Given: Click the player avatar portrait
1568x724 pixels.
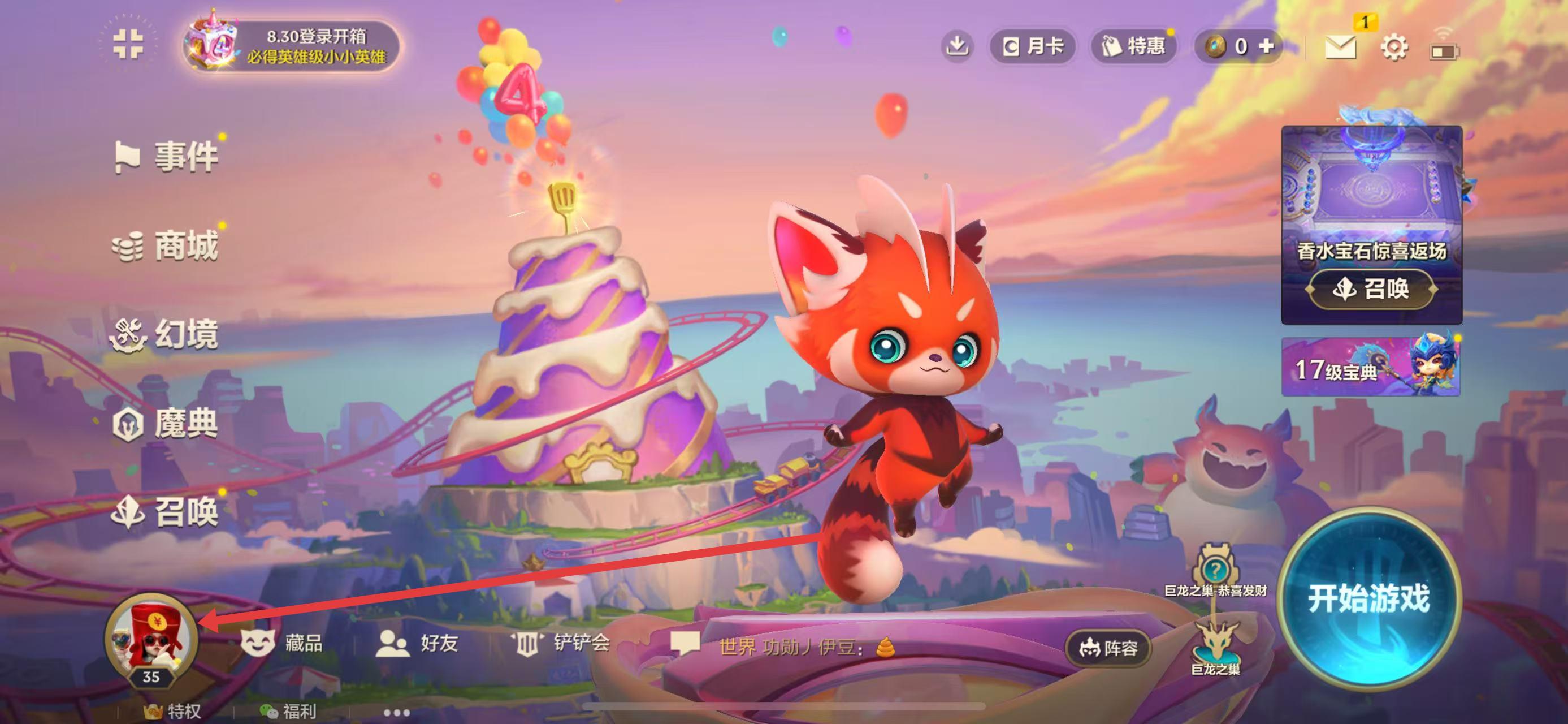Looking at the screenshot, I should [151, 640].
